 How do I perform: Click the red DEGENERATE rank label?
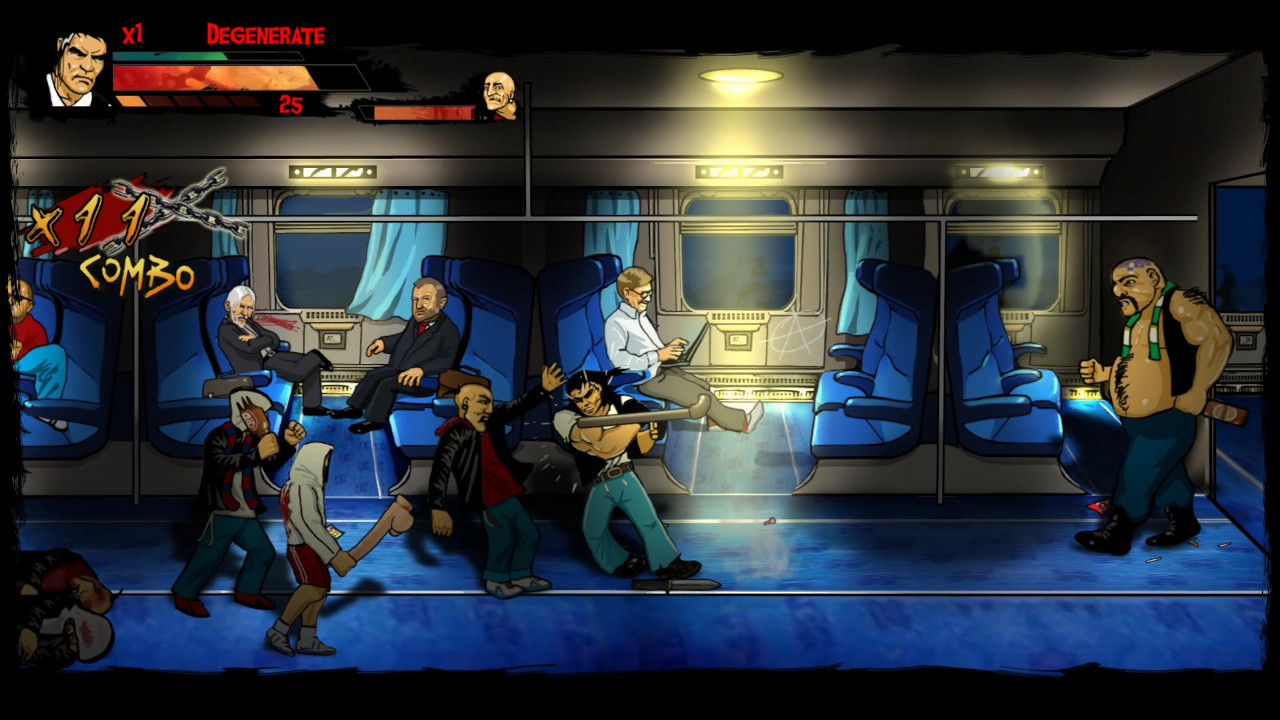(x=265, y=34)
